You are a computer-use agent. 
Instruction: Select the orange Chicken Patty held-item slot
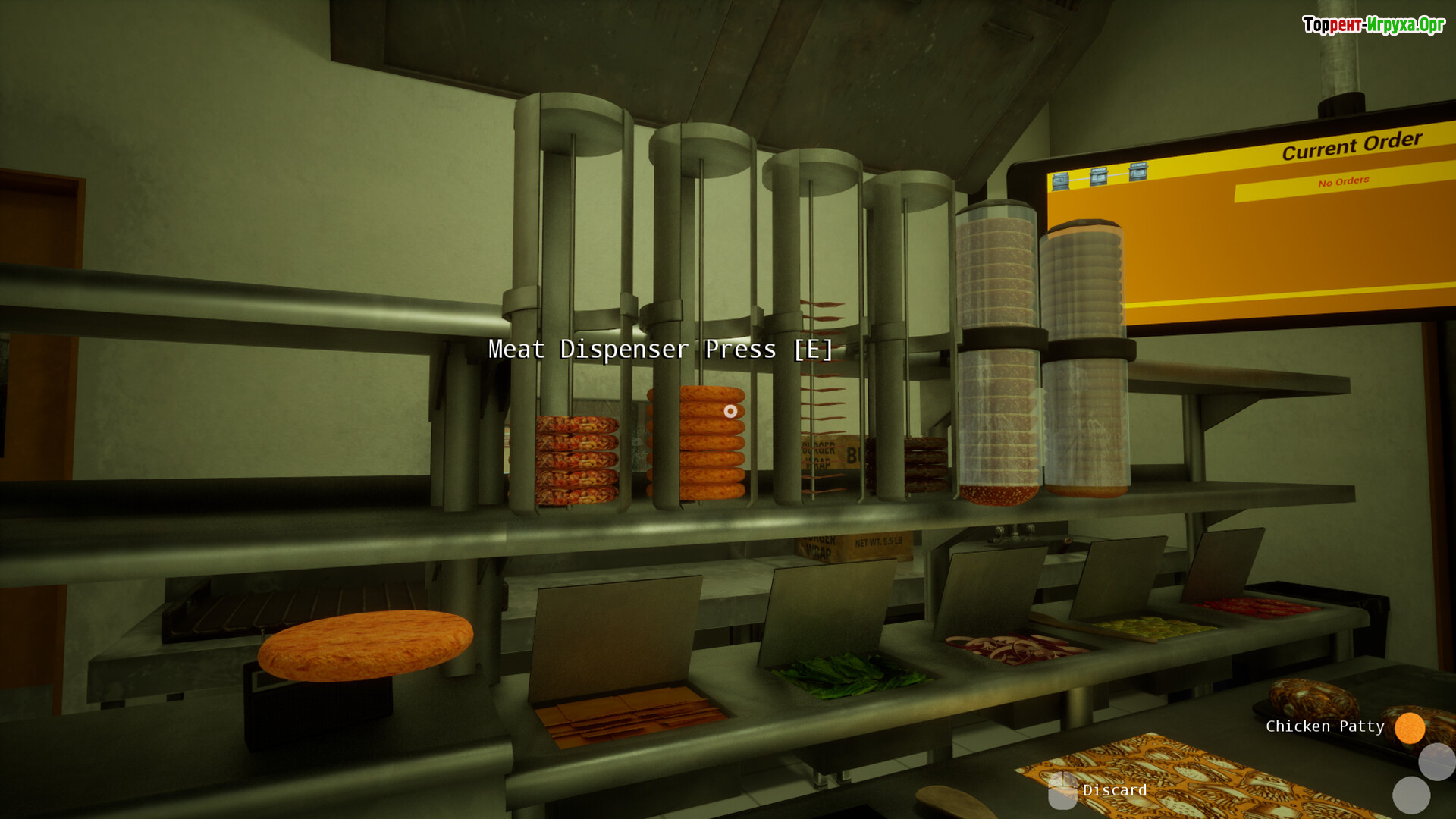1409,728
